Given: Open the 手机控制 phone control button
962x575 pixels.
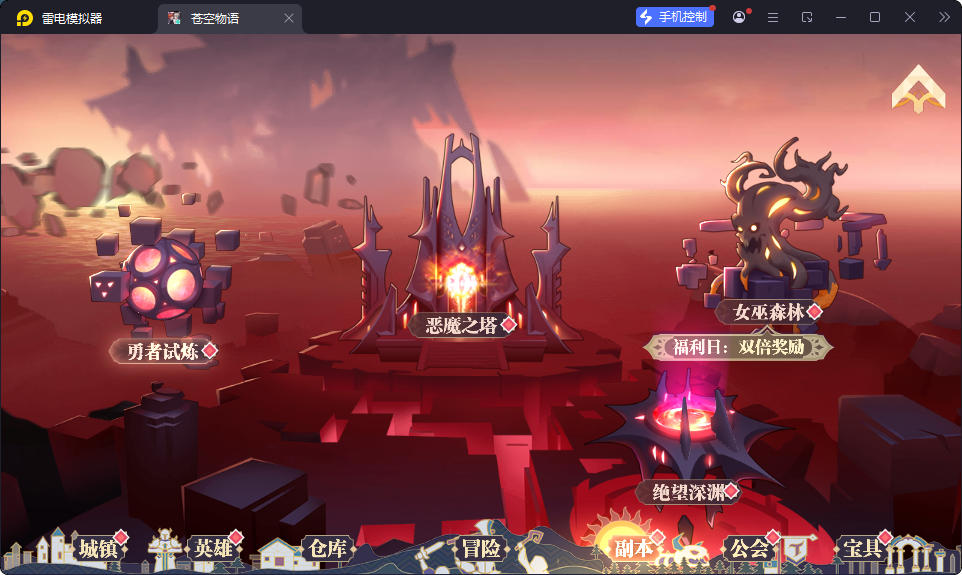Looking at the screenshot, I should [674, 17].
